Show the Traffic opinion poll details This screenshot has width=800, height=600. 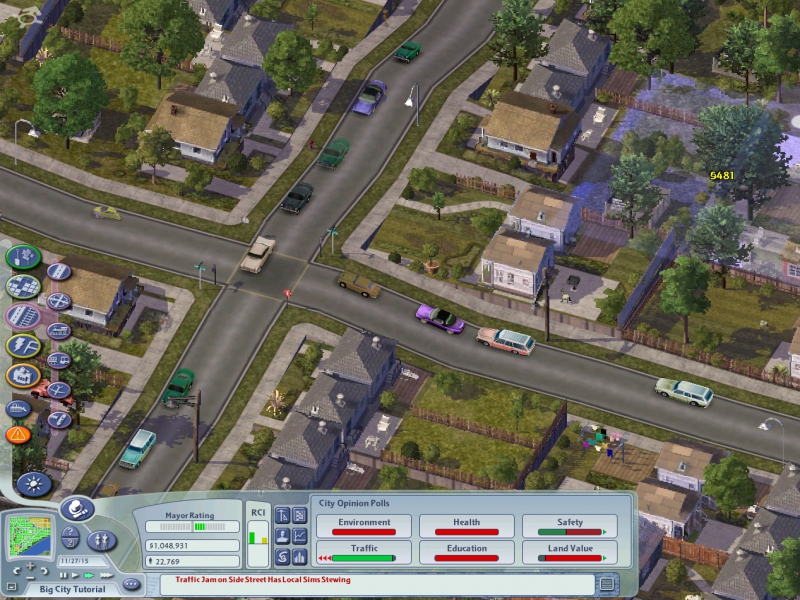click(364, 553)
